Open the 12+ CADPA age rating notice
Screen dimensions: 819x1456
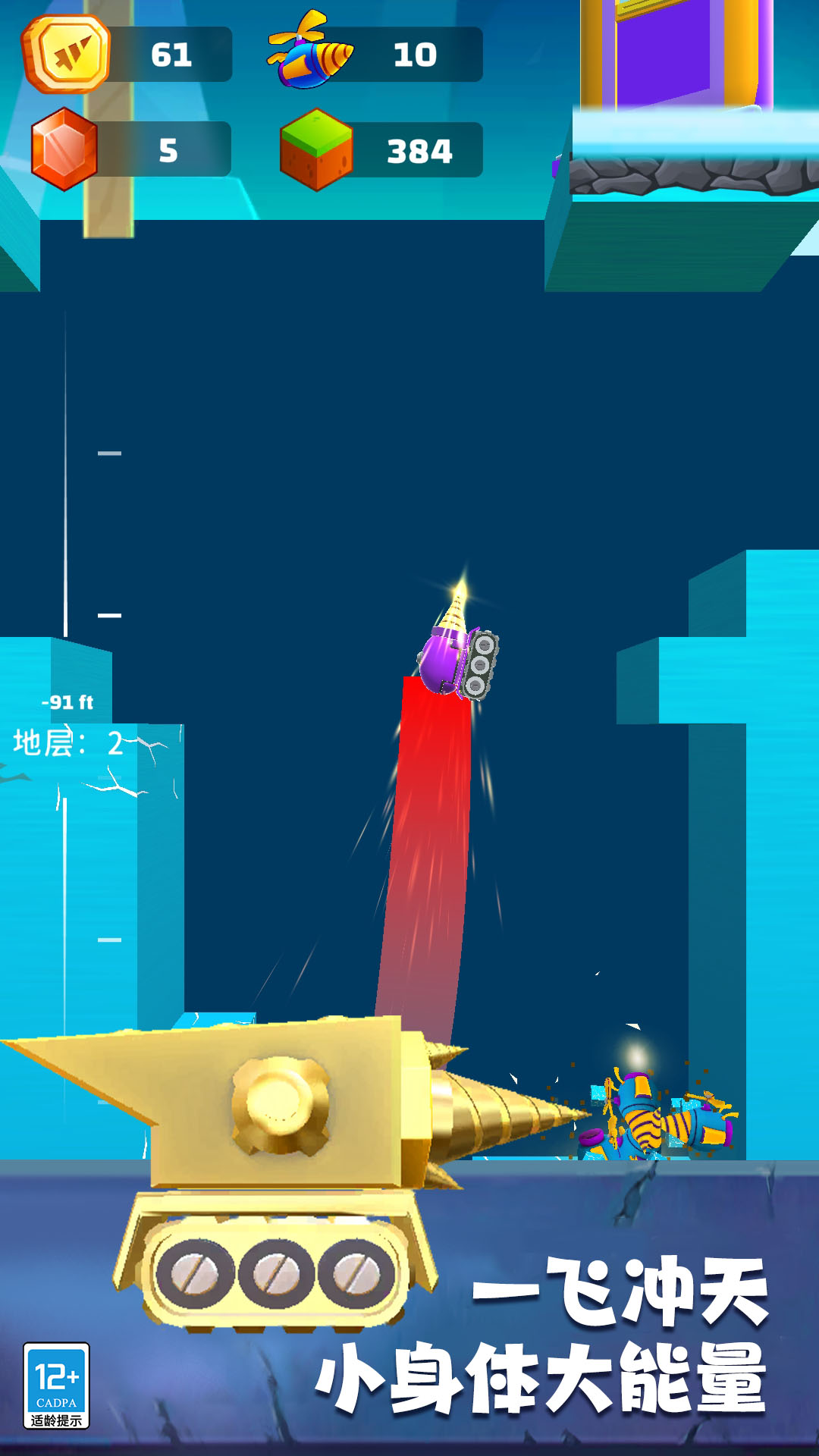coord(57,1386)
